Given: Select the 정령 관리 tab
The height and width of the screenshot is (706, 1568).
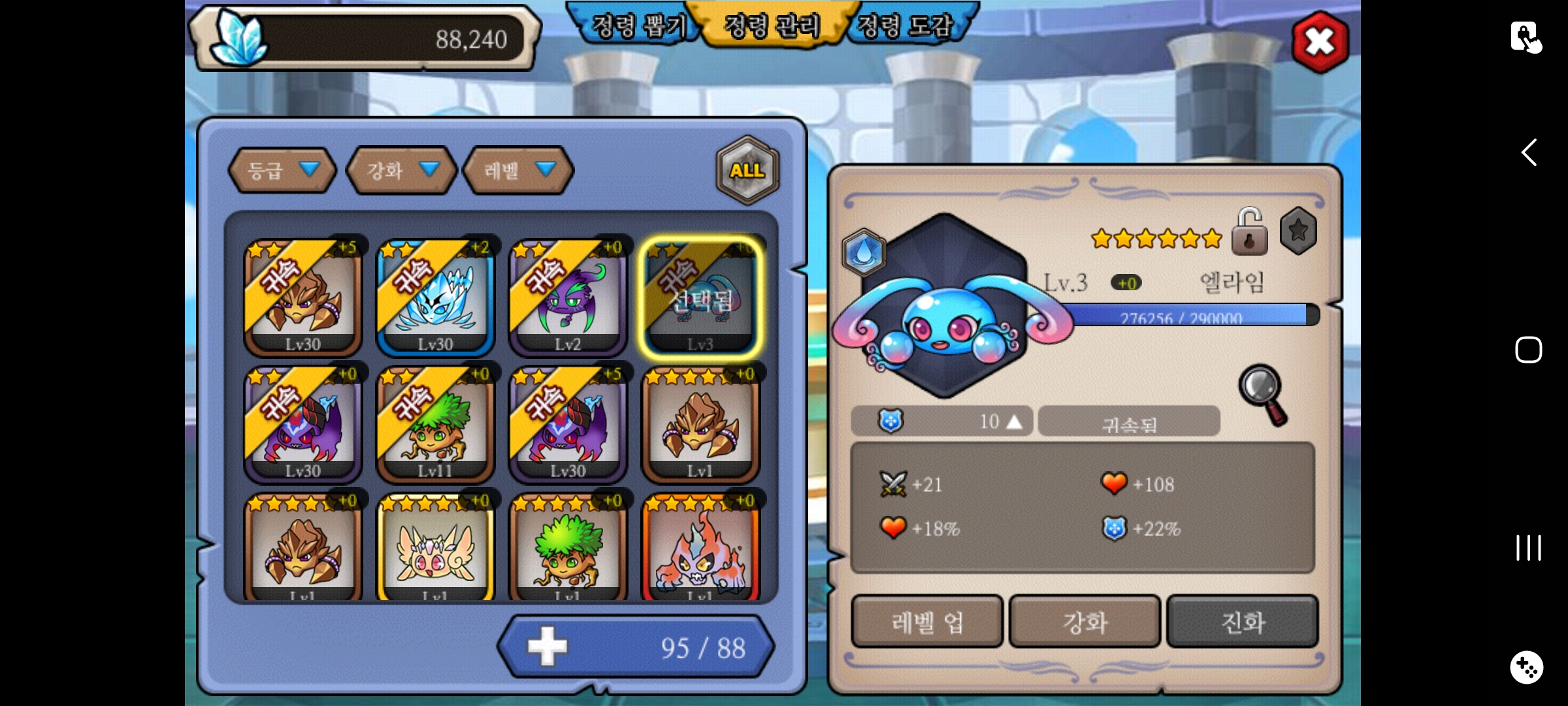Looking at the screenshot, I should point(772,26).
